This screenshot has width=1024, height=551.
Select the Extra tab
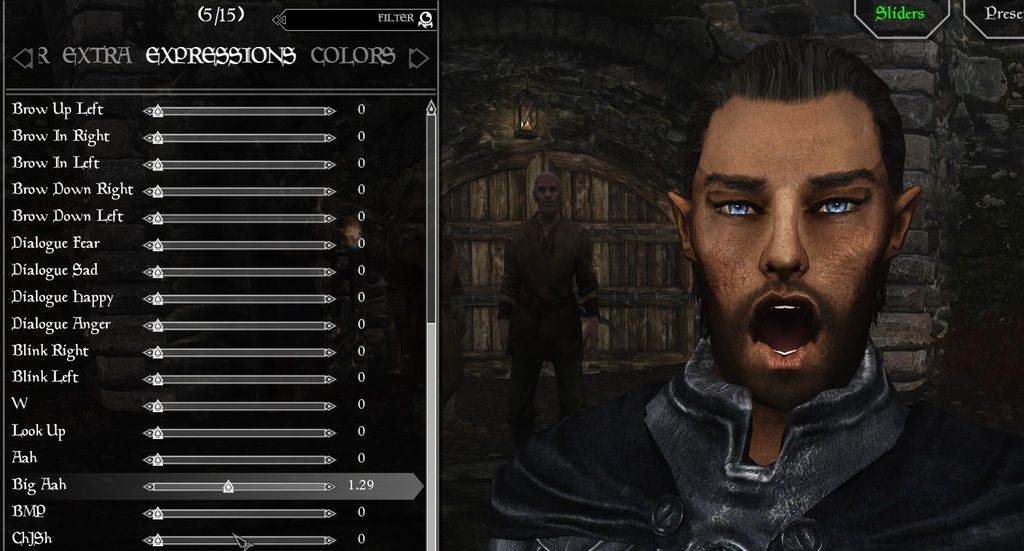[x=96, y=56]
